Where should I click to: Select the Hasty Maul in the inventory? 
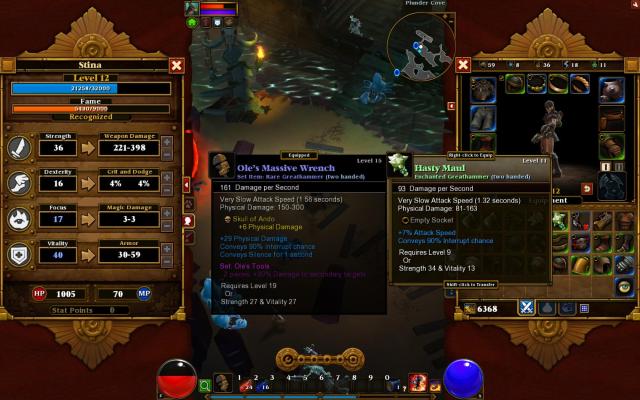pos(560,219)
